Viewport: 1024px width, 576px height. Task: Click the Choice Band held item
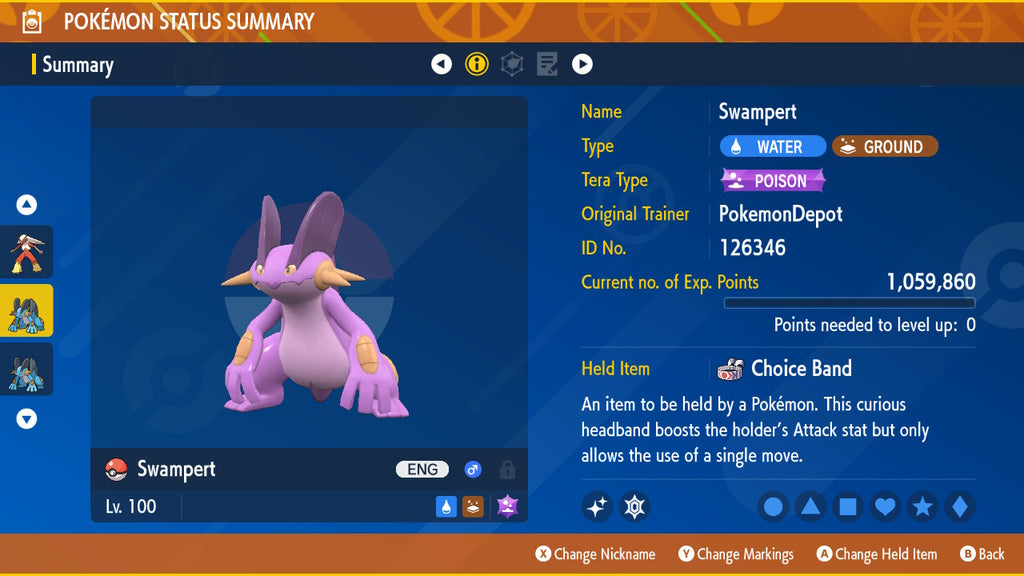[x=786, y=369]
